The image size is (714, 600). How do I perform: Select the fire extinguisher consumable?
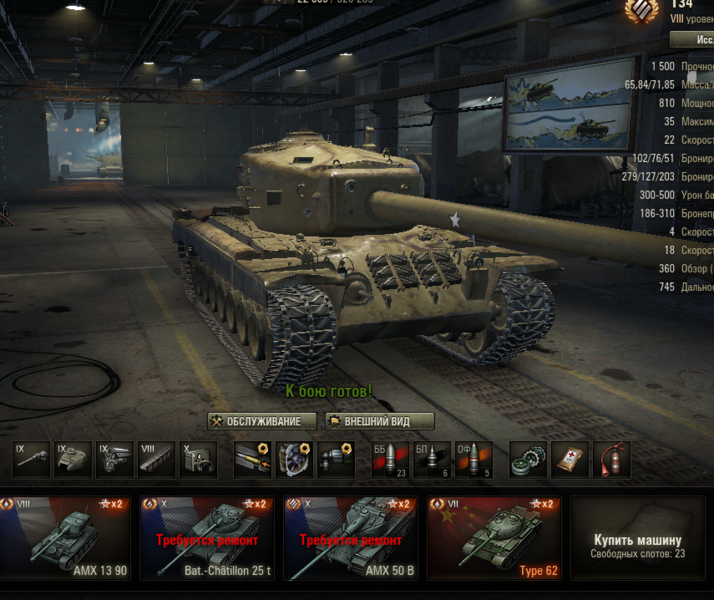[611, 459]
